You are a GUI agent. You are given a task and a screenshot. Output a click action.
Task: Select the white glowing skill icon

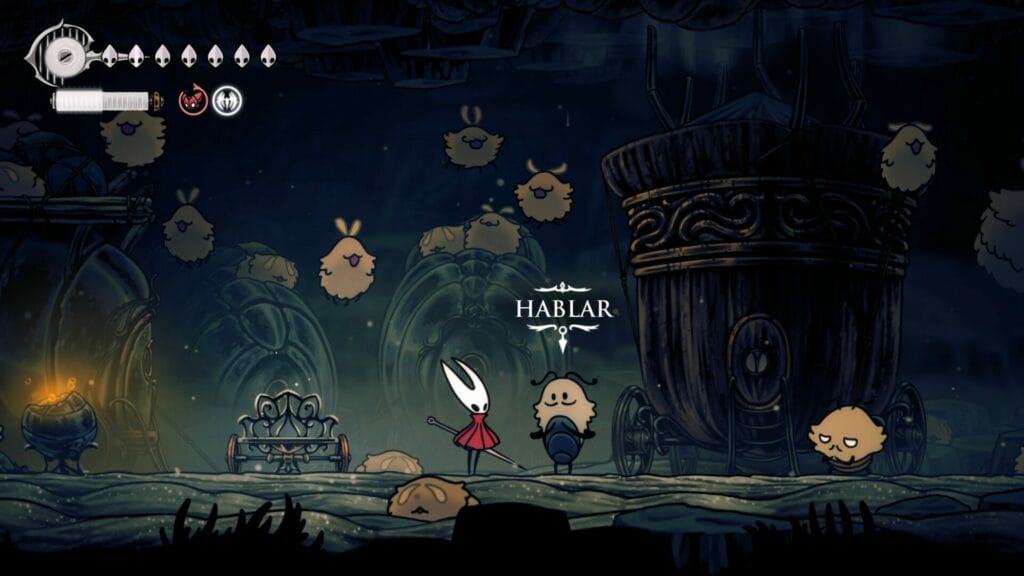click(x=227, y=101)
